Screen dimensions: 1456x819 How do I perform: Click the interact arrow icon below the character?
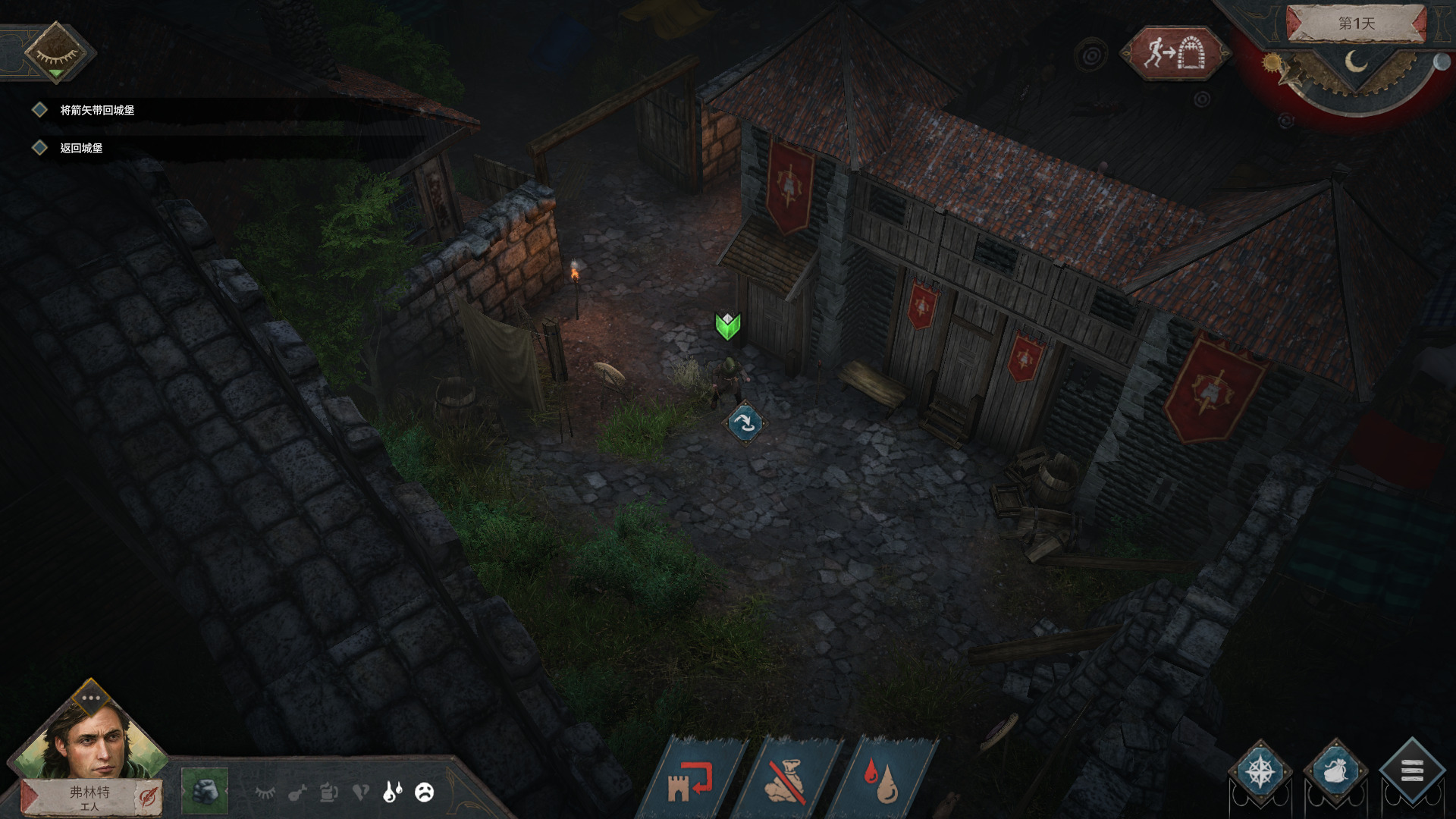pyautogui.click(x=745, y=422)
